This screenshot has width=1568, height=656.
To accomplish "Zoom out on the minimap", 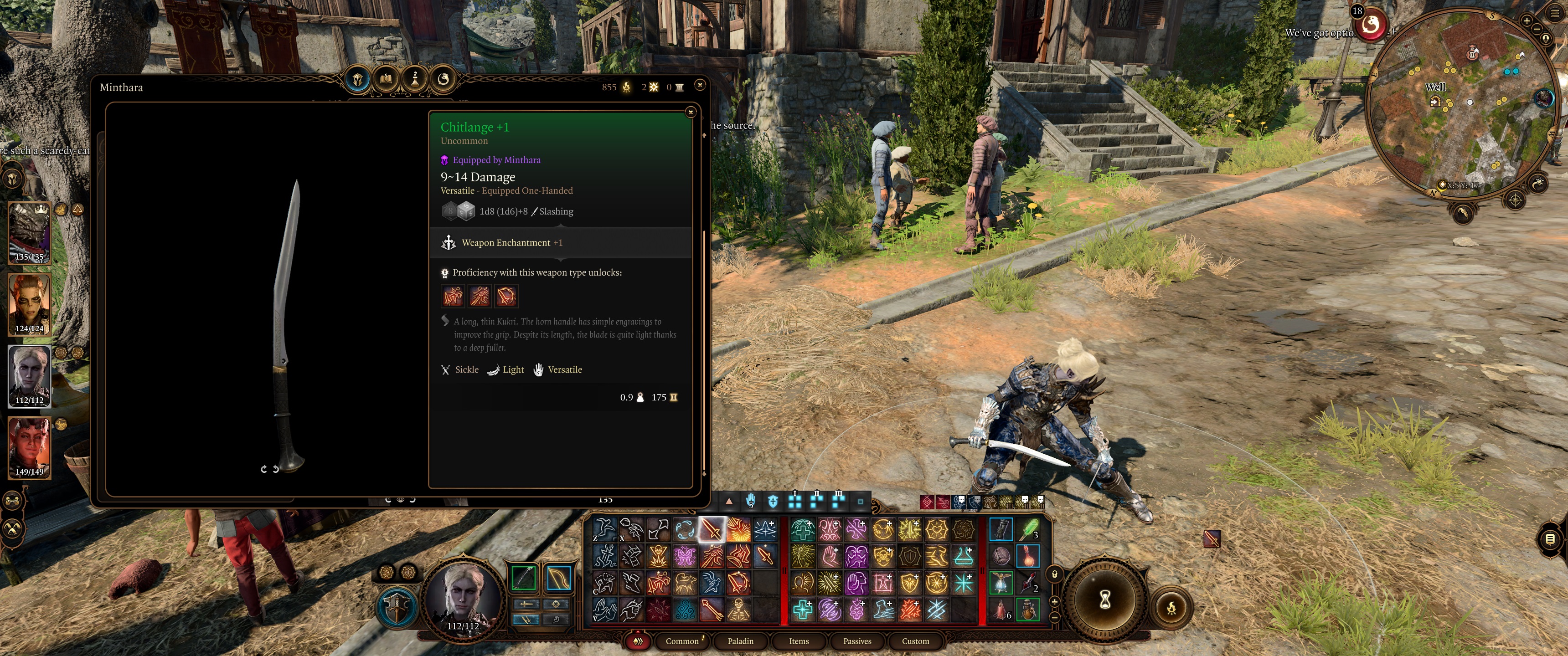I will tap(1537, 29).
